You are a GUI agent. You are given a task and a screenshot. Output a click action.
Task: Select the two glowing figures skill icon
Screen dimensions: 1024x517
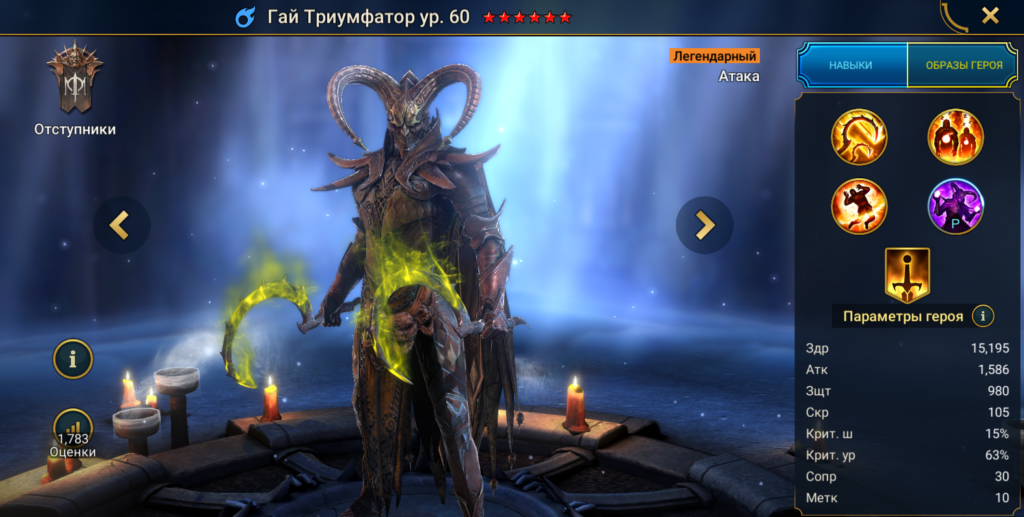[955, 137]
